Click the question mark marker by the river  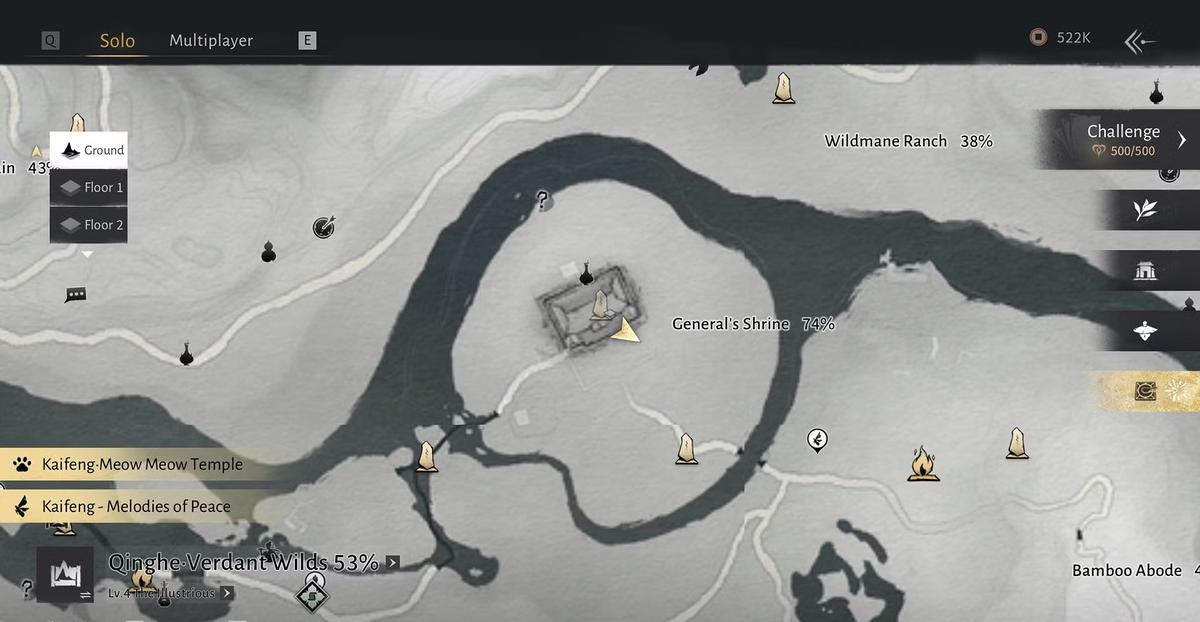point(543,200)
